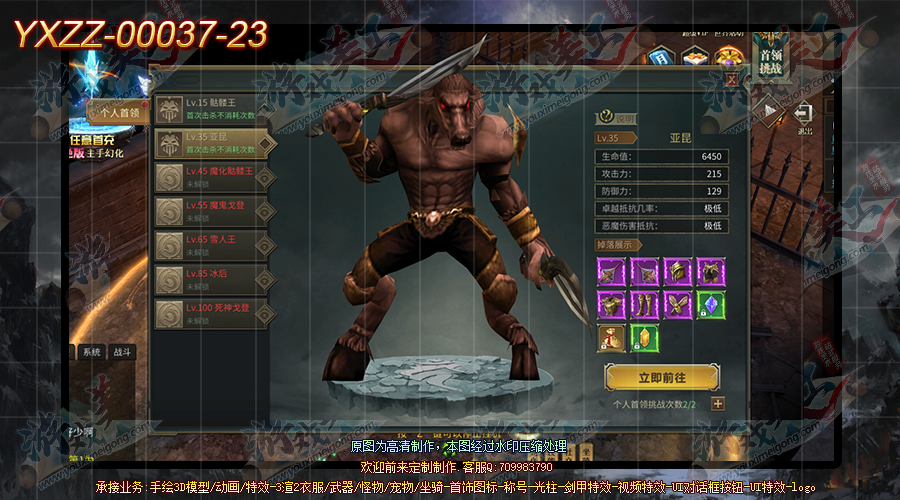Inspect the red money bag drop
The width and height of the screenshot is (900, 500).
click(x=611, y=338)
